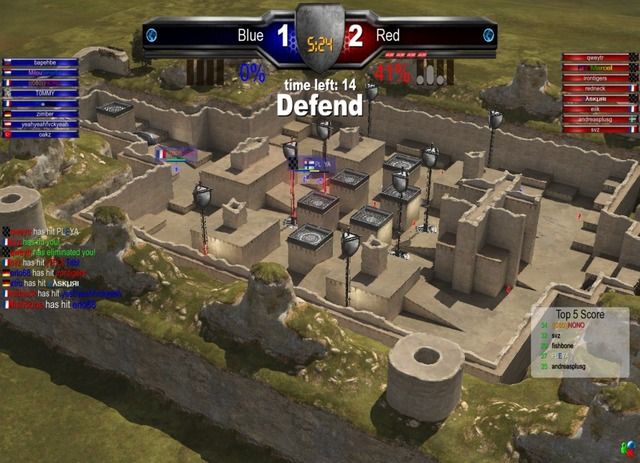Screen dimensions: 640x463
Task: Click the blue team emblem icon
Action: point(151,35)
